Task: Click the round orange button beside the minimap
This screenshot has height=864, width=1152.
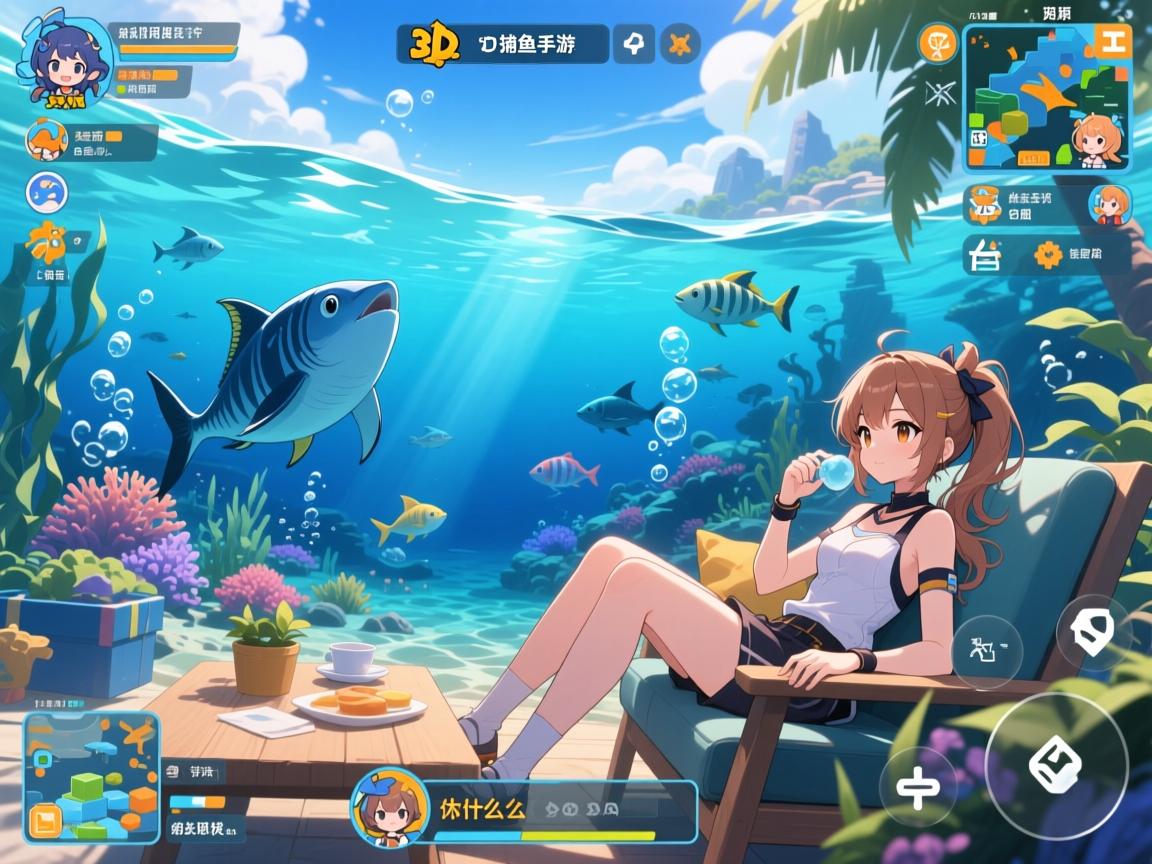Action: [x=938, y=43]
